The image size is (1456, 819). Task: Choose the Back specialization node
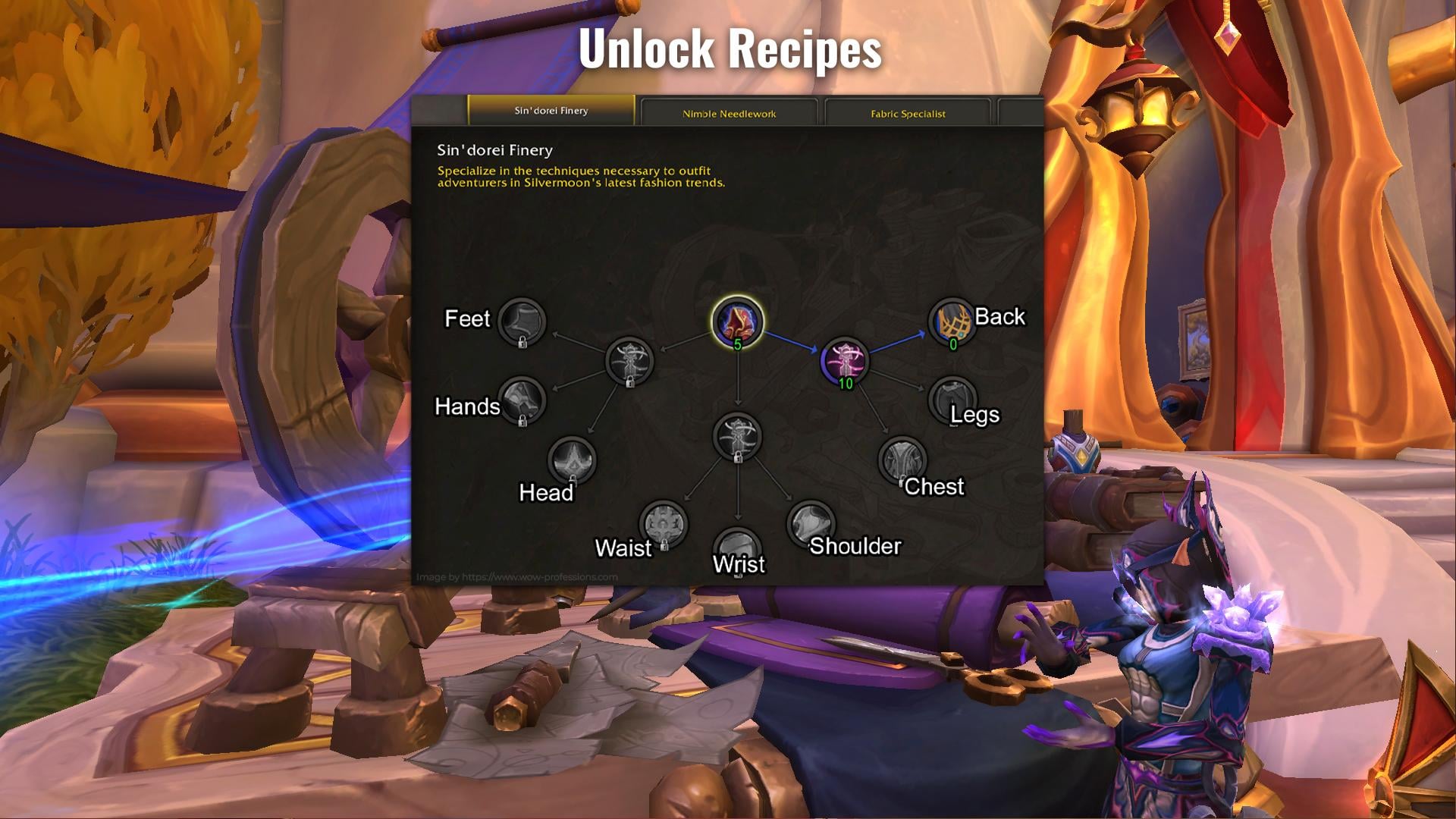coord(952,322)
